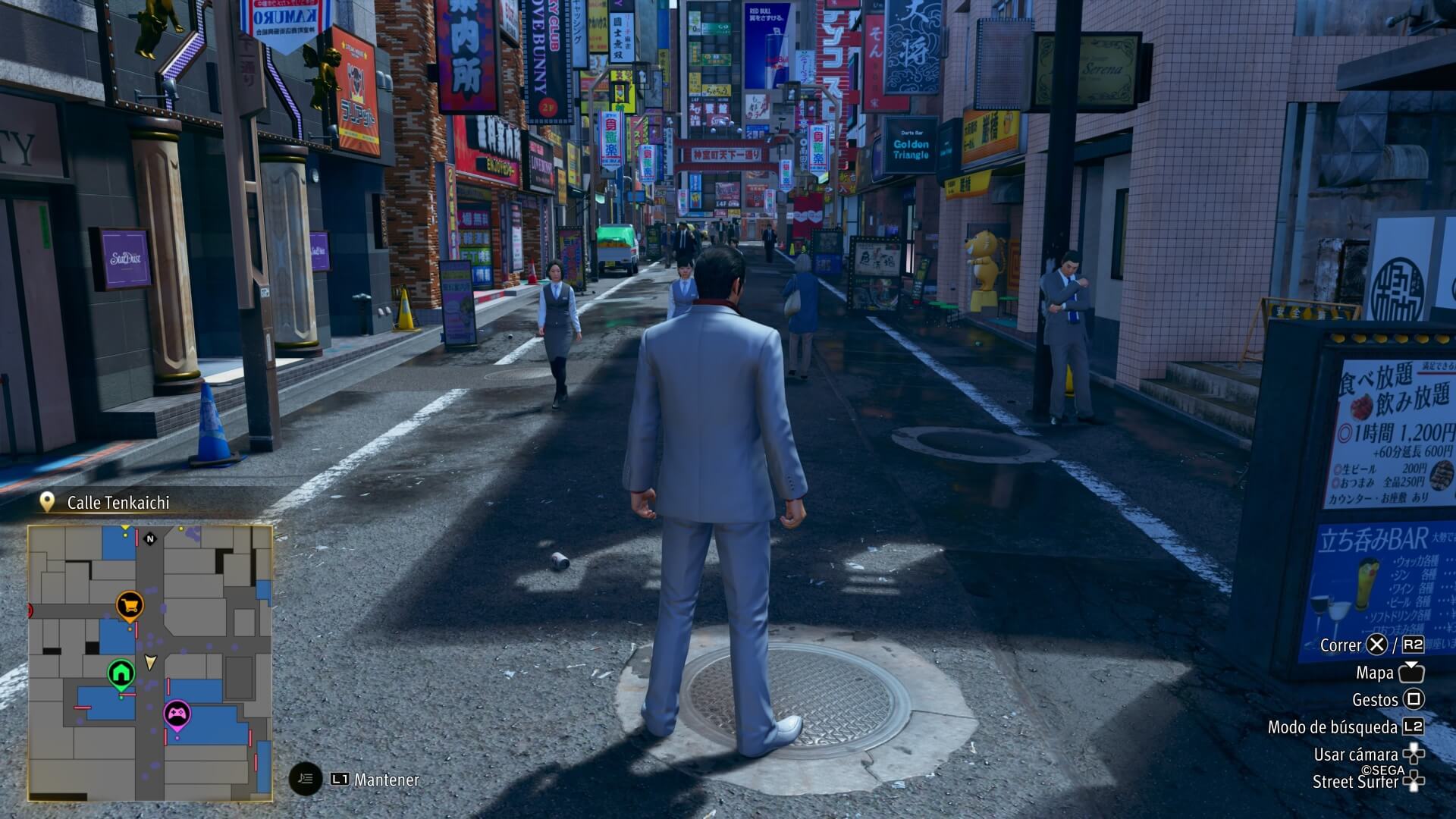Image resolution: width=1456 pixels, height=819 pixels.
Task: Select the green house marker on minimap
Action: [x=121, y=673]
